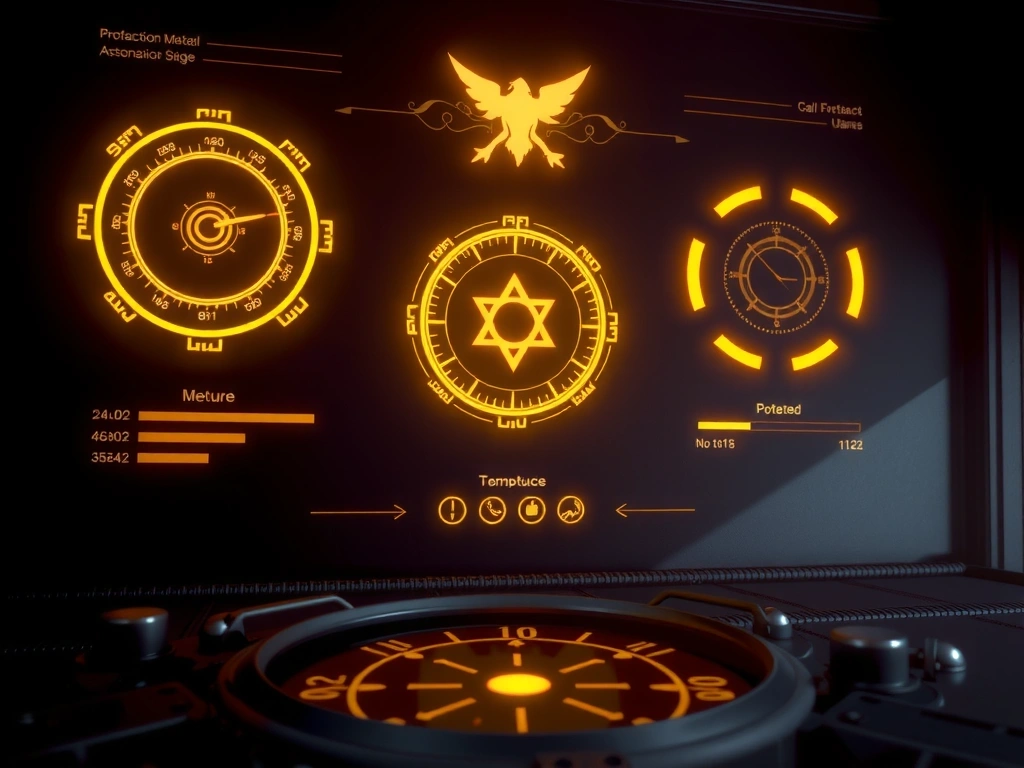Open the phone handset icon
This screenshot has width=1024, height=768.
[x=492, y=511]
